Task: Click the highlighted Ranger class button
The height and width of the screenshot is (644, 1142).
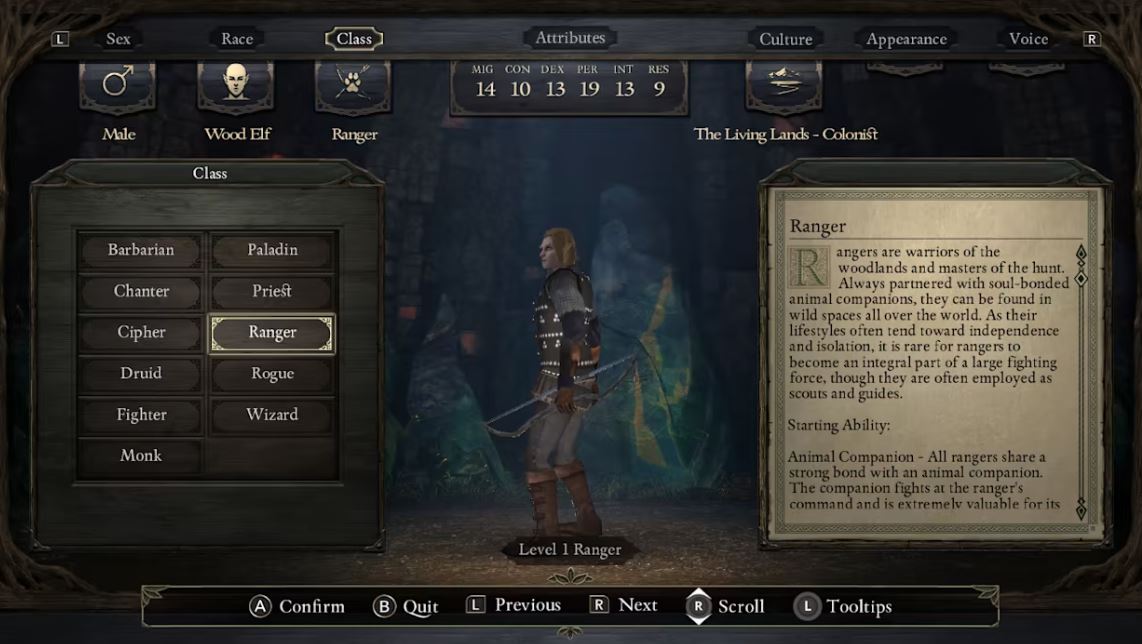Action: click(x=272, y=333)
